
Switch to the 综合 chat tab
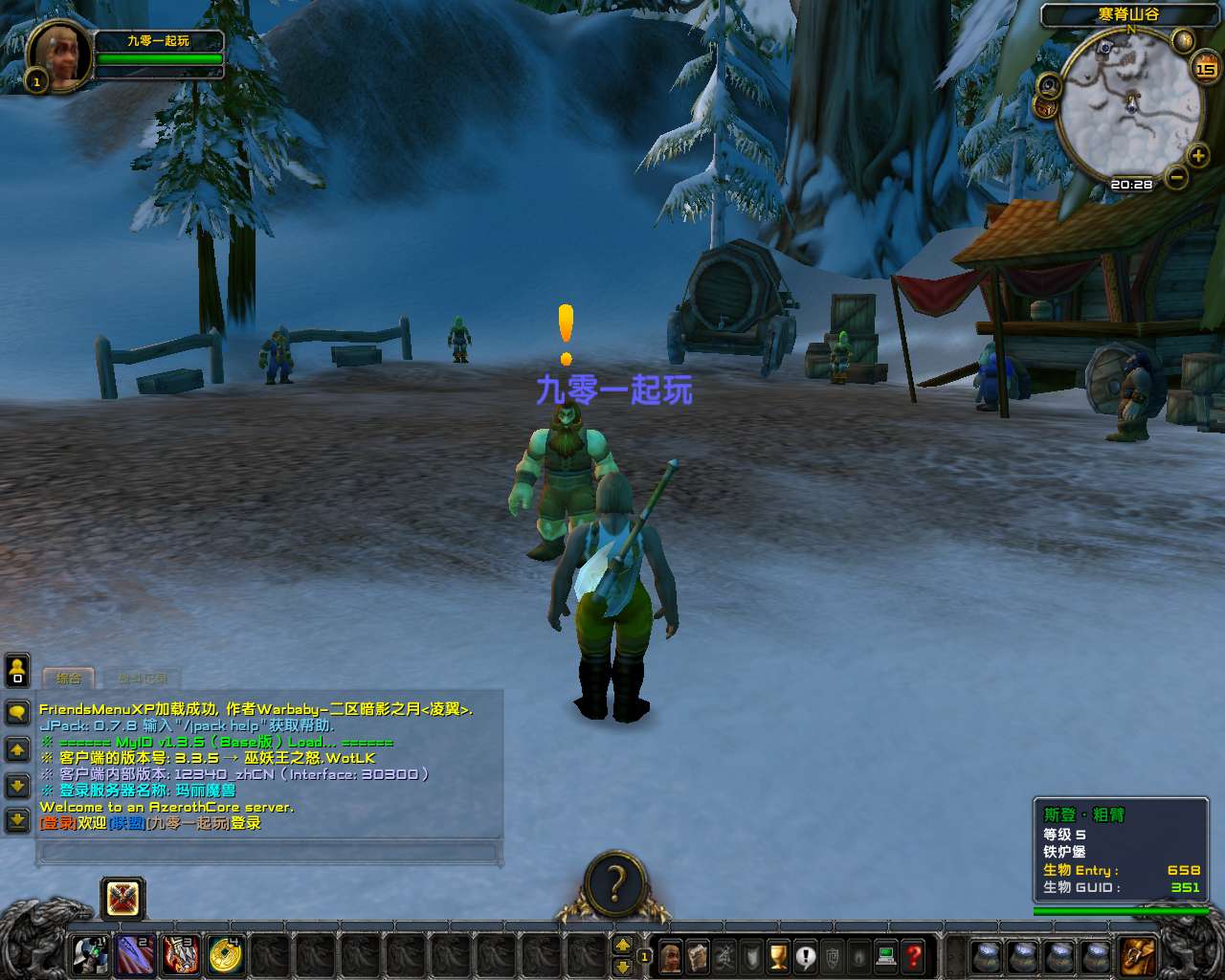tap(69, 679)
